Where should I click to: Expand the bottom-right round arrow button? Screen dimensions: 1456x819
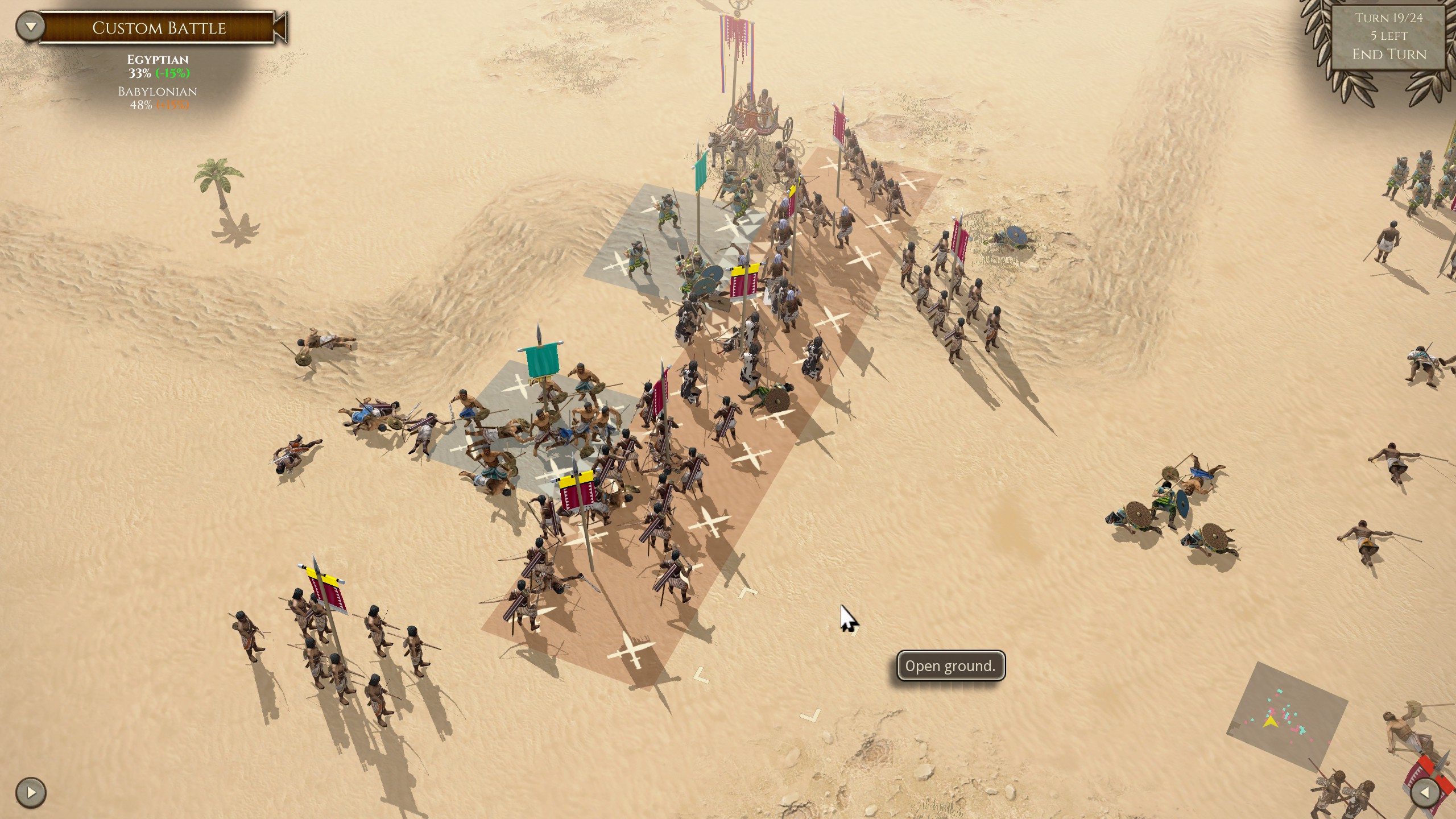click(x=1426, y=792)
